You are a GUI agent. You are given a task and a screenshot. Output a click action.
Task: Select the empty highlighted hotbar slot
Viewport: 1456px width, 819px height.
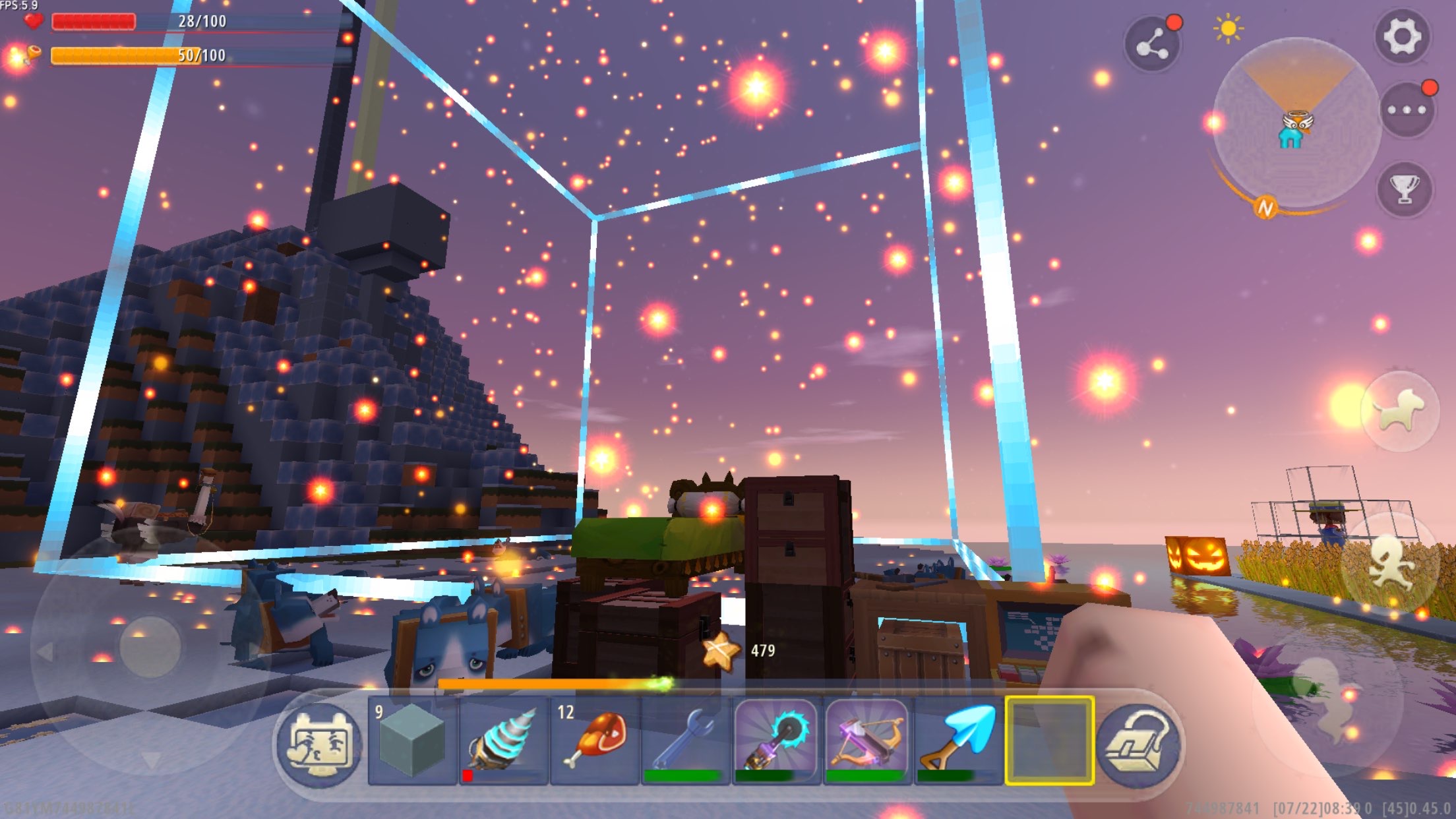click(x=1049, y=741)
